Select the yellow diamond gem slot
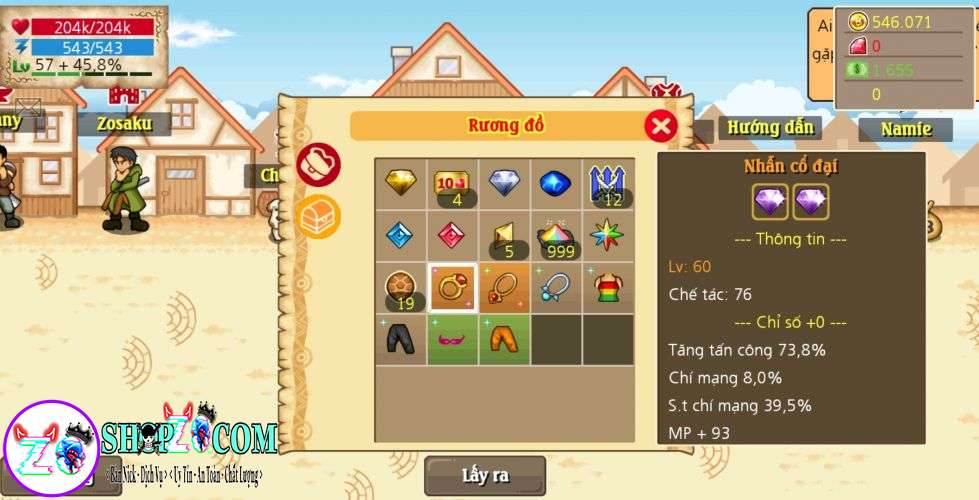 tap(401, 184)
